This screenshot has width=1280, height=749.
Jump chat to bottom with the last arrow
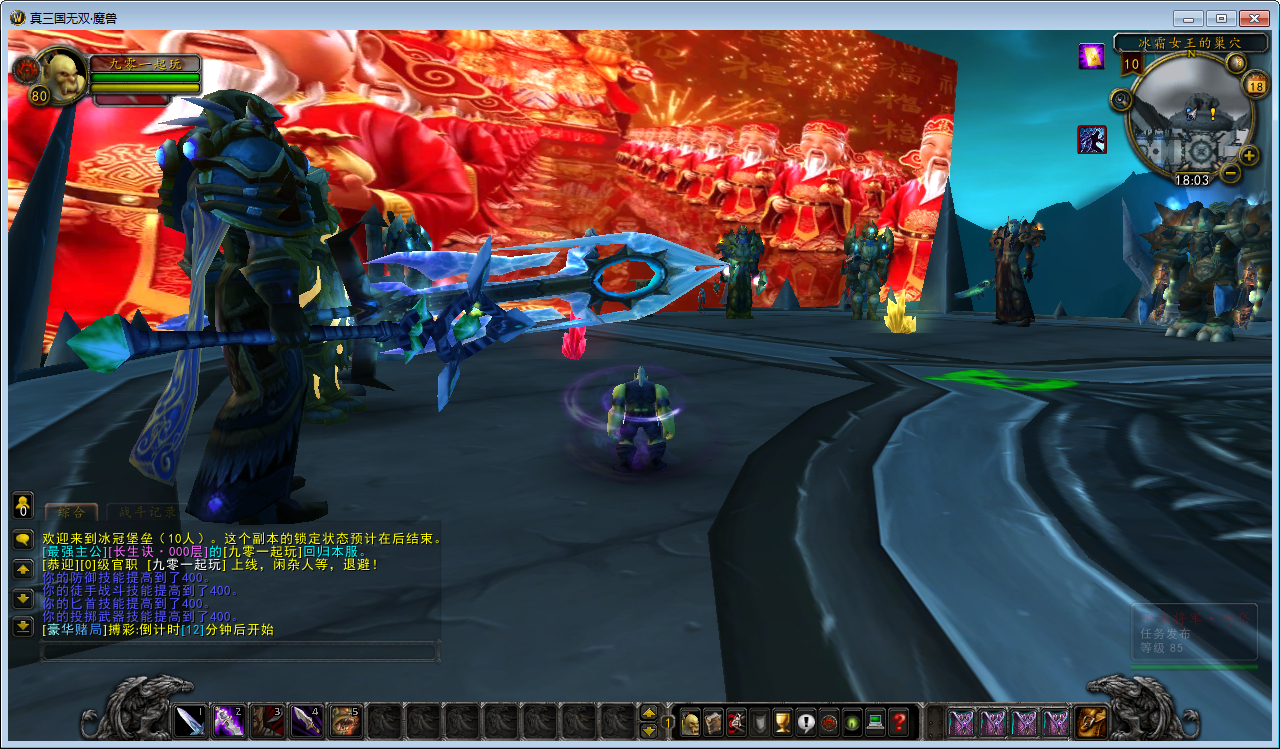[22, 627]
